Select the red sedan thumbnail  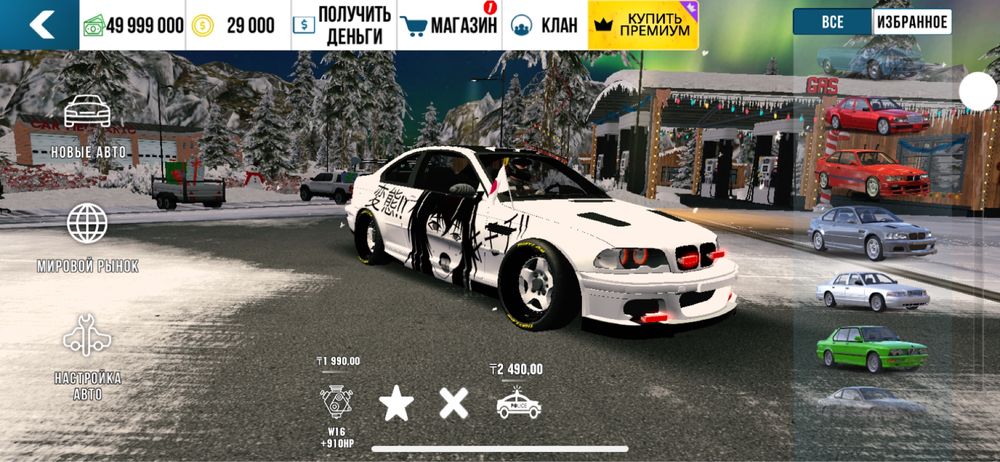click(875, 115)
